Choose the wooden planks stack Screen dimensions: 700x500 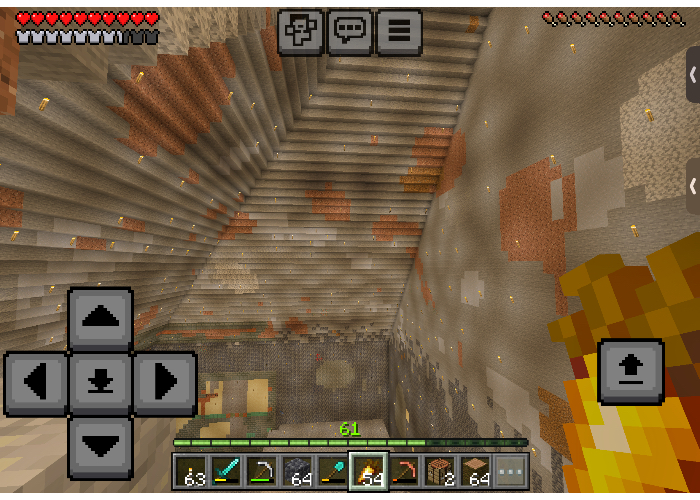pyautogui.click(x=476, y=471)
